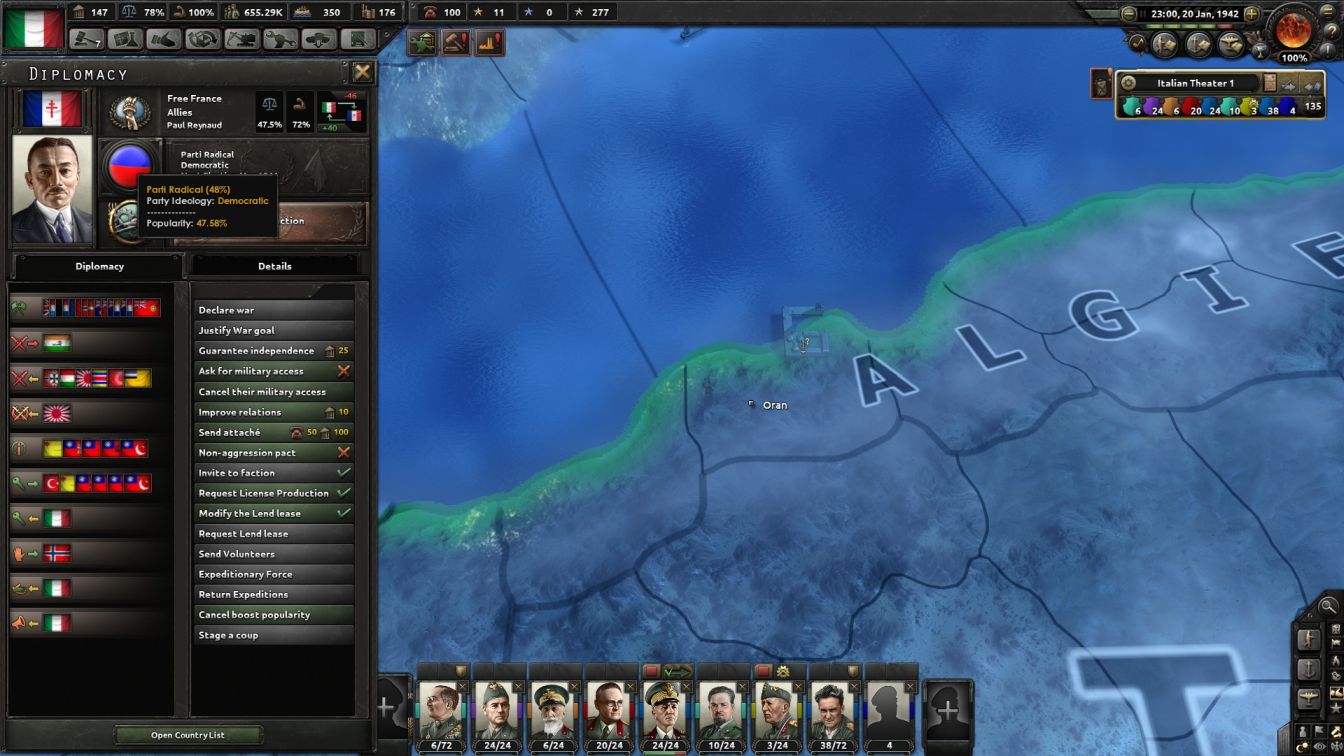Toggle the first alert filter above the map
Viewport: 1344px width, 756px height.
tap(422, 41)
